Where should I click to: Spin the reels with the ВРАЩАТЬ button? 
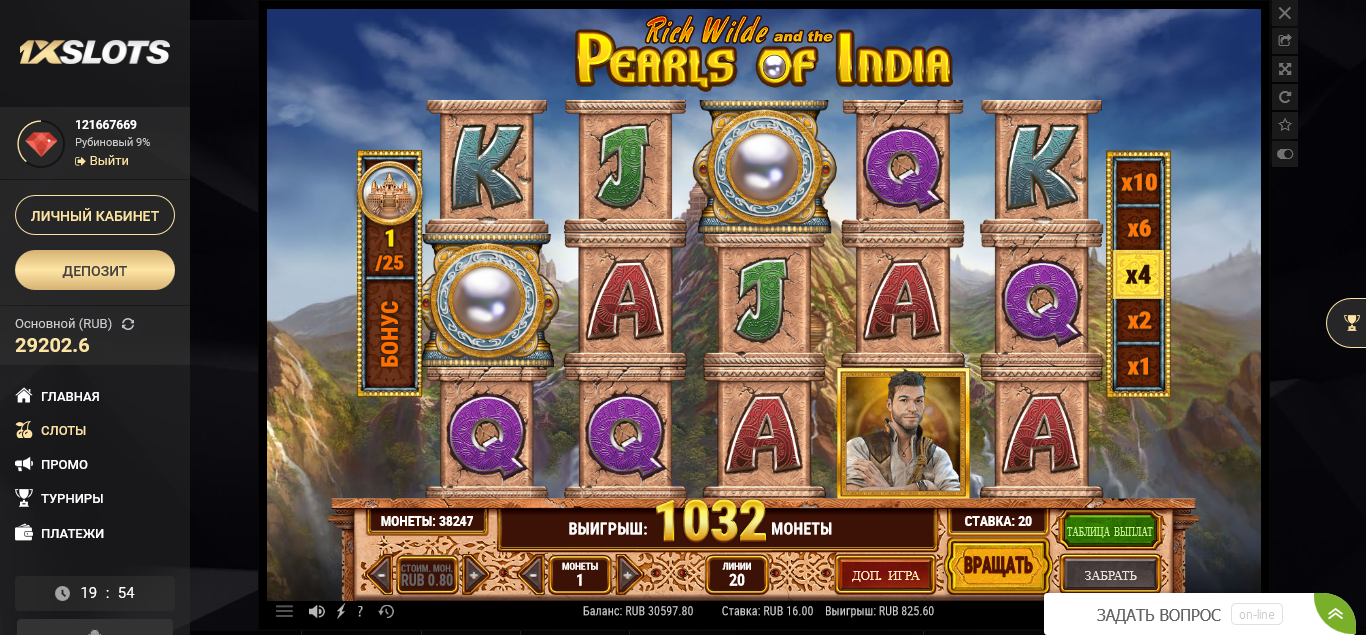click(997, 566)
